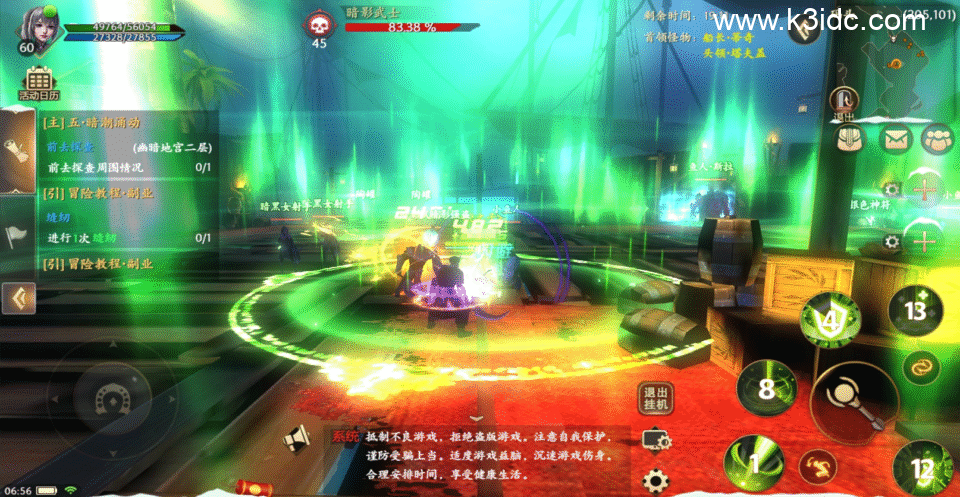Activate the skill with cooldown 12
The image size is (960, 497).
click(921, 467)
